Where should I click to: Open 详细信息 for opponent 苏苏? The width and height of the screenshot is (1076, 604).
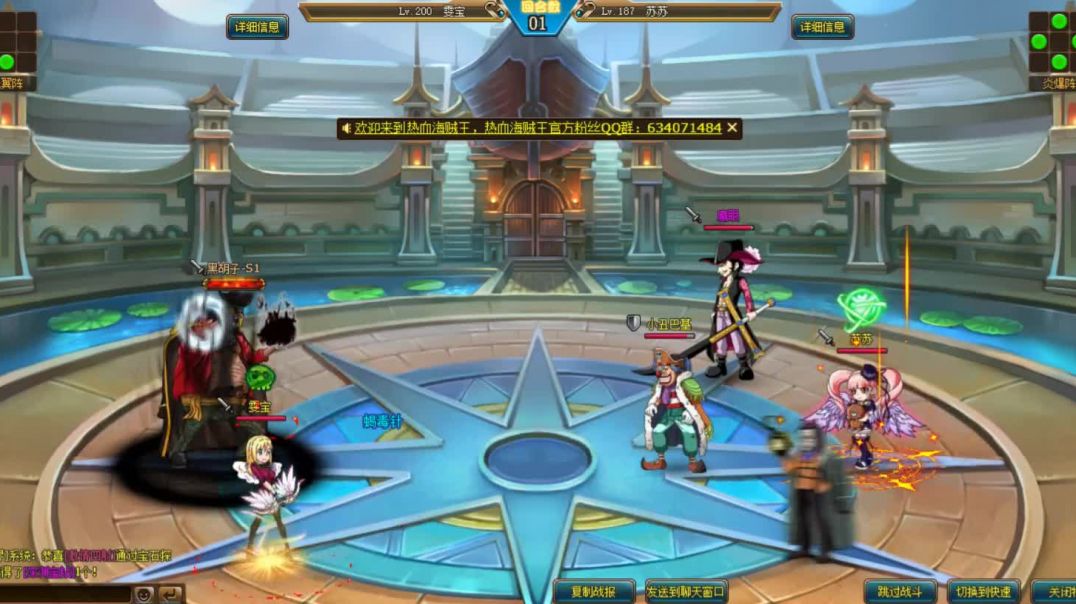[822, 27]
